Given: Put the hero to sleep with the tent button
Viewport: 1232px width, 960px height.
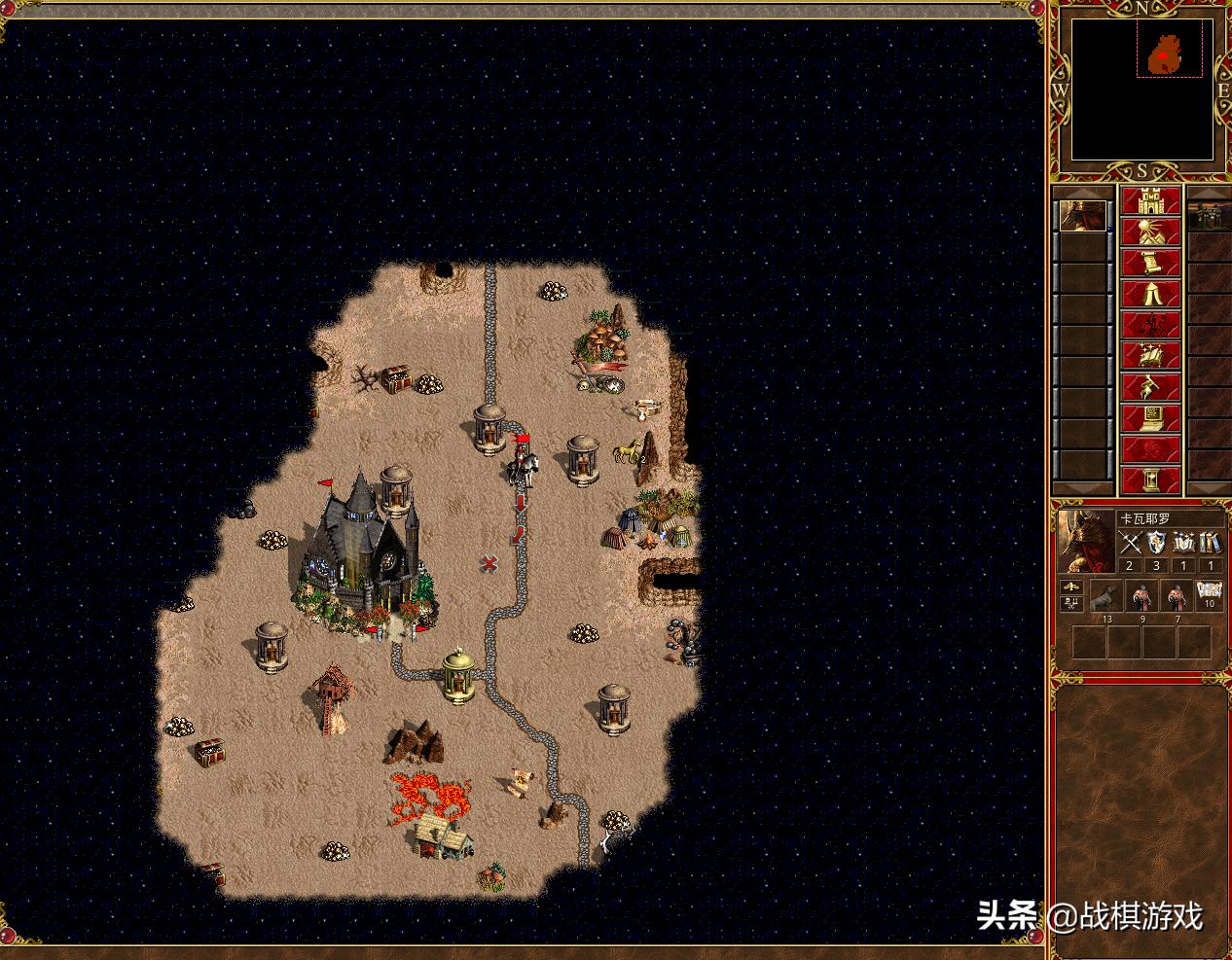Looking at the screenshot, I should click(1151, 295).
